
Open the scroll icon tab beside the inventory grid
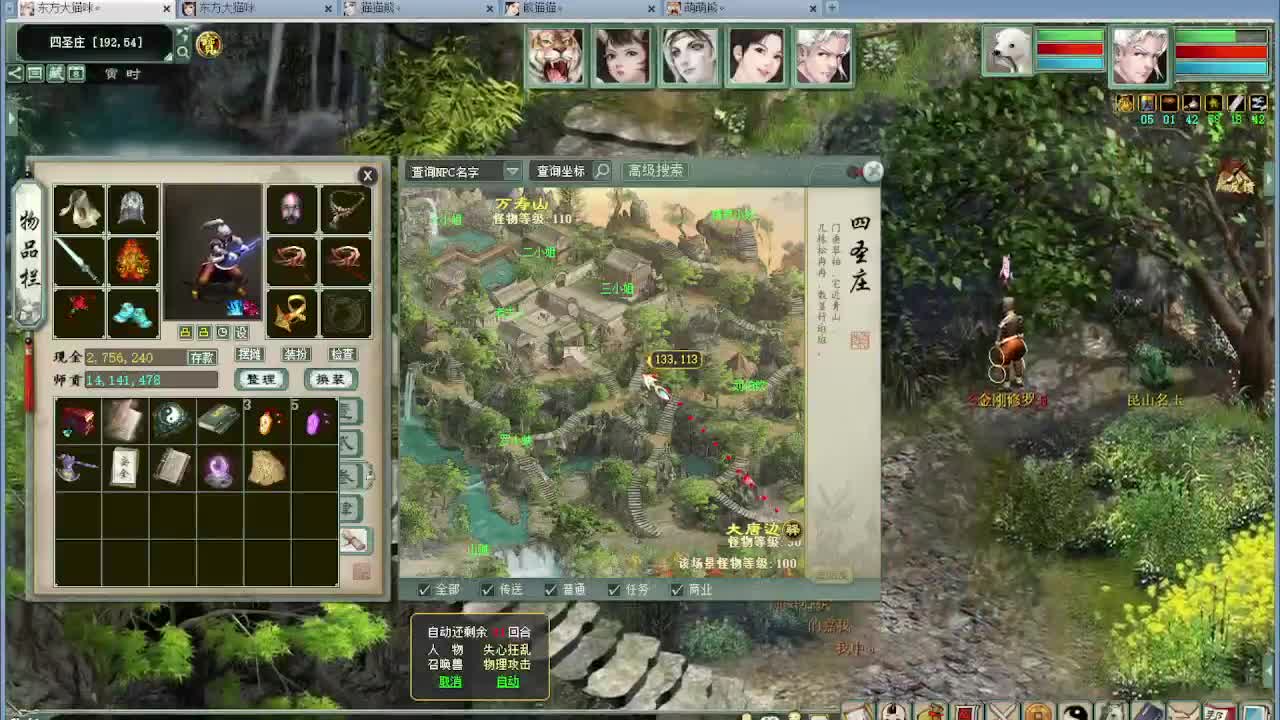[x=356, y=537]
